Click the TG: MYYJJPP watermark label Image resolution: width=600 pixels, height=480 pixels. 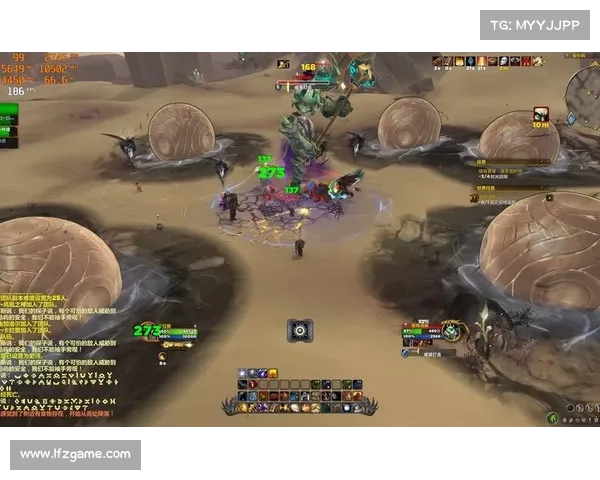pyautogui.click(x=535, y=24)
